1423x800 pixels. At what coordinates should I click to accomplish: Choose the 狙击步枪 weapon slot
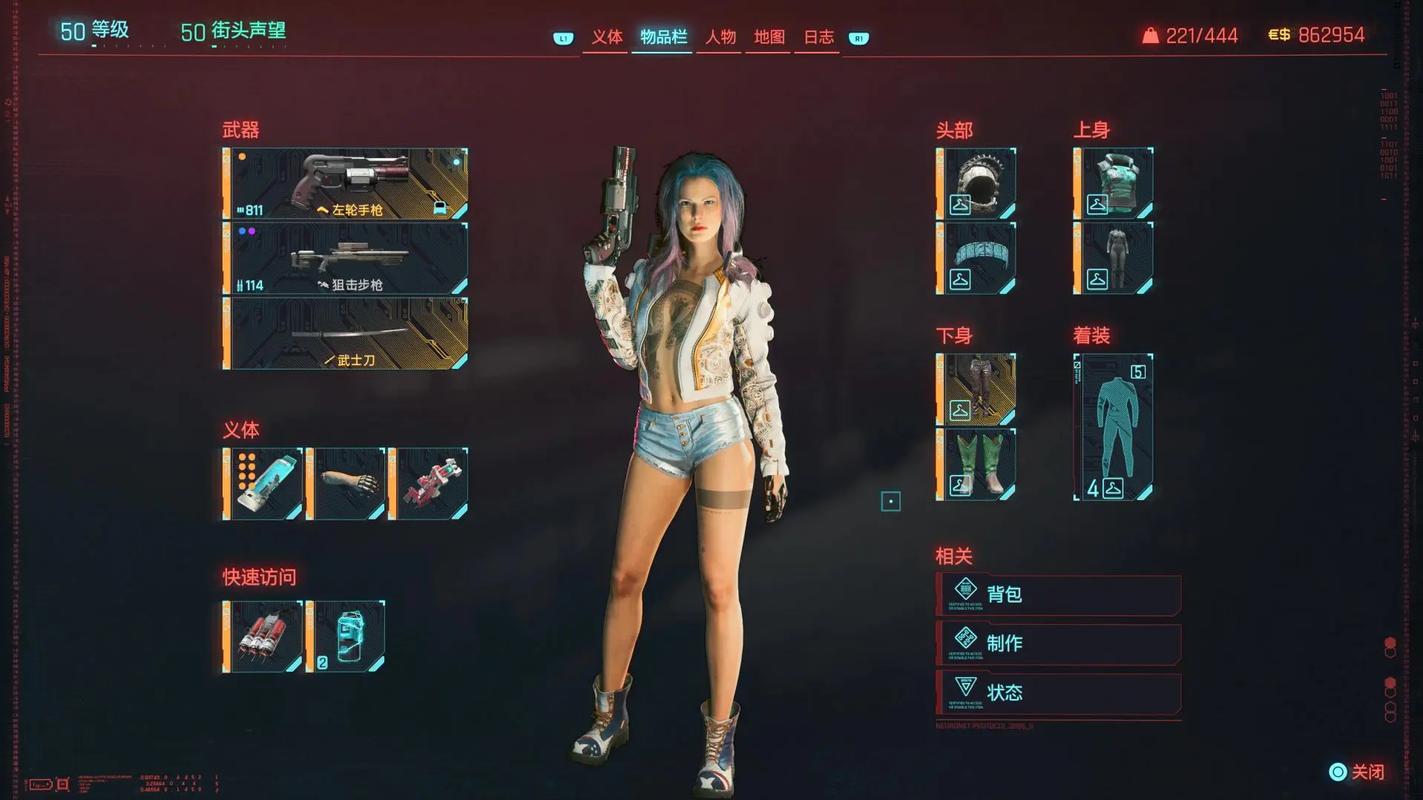(x=346, y=258)
